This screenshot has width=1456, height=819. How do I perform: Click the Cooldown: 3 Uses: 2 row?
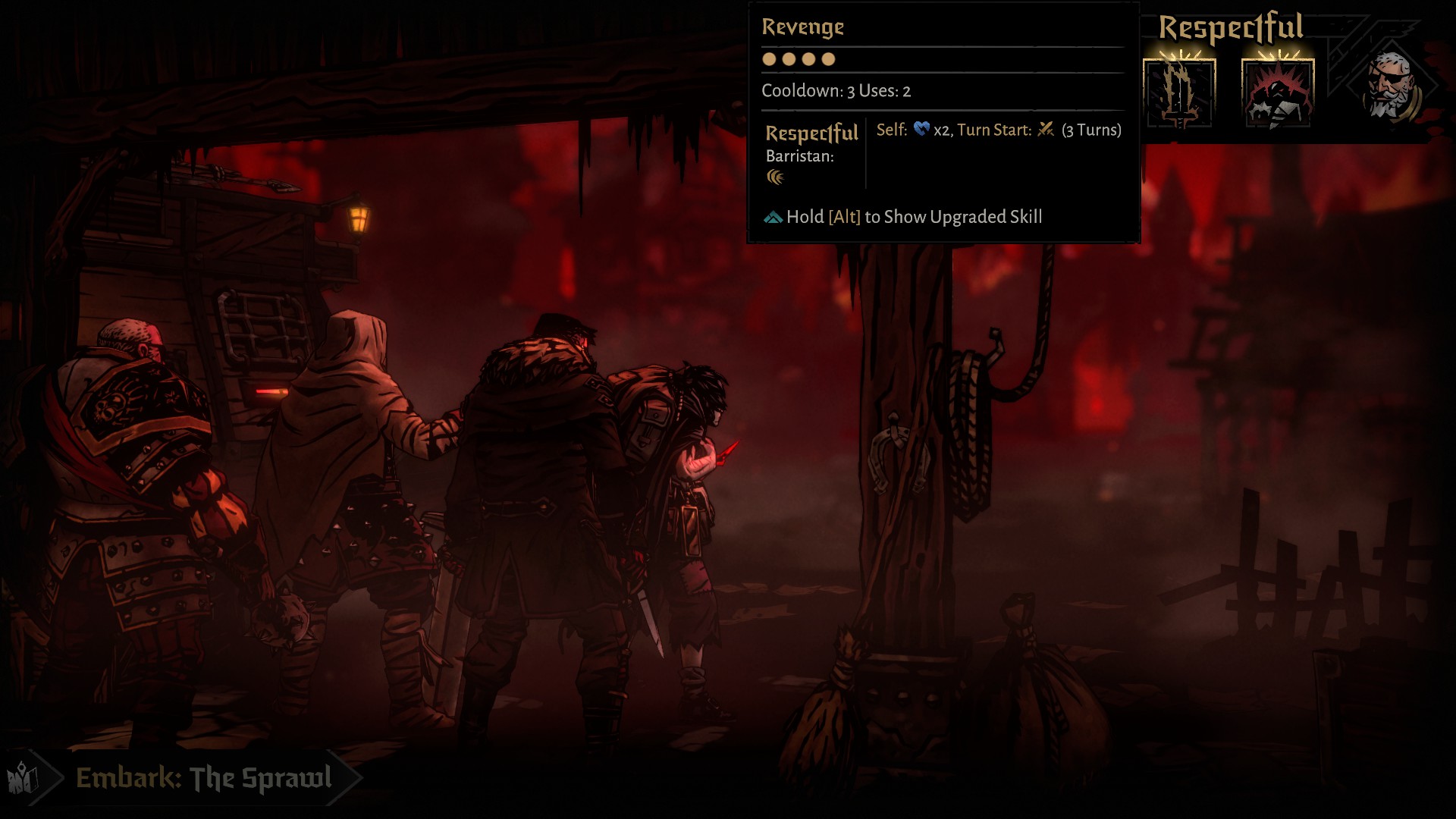click(x=836, y=91)
